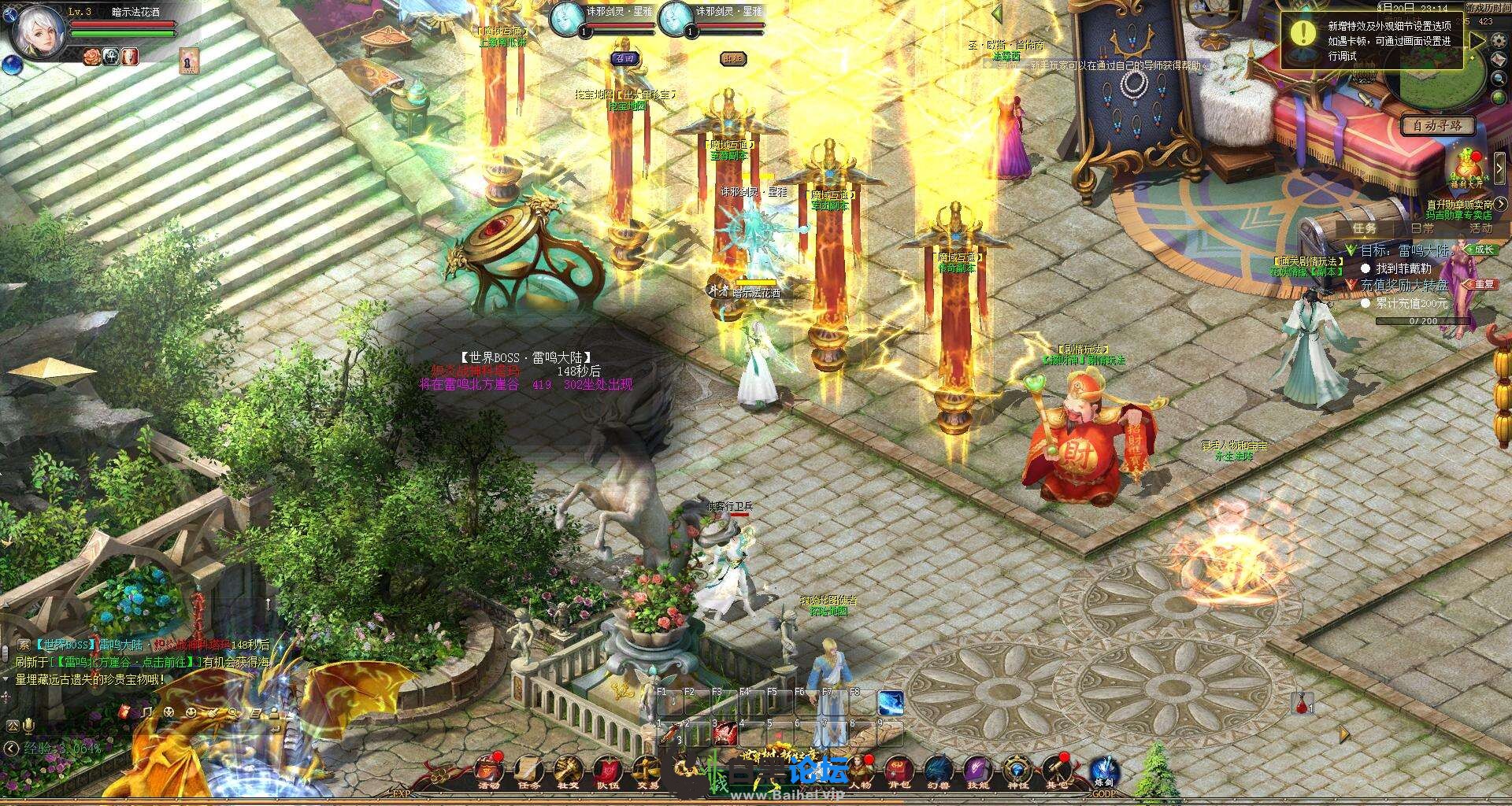The width and height of the screenshot is (1512, 806).
Task: Open the 福利大厅 welfare hall icon
Action: click(x=1466, y=168)
